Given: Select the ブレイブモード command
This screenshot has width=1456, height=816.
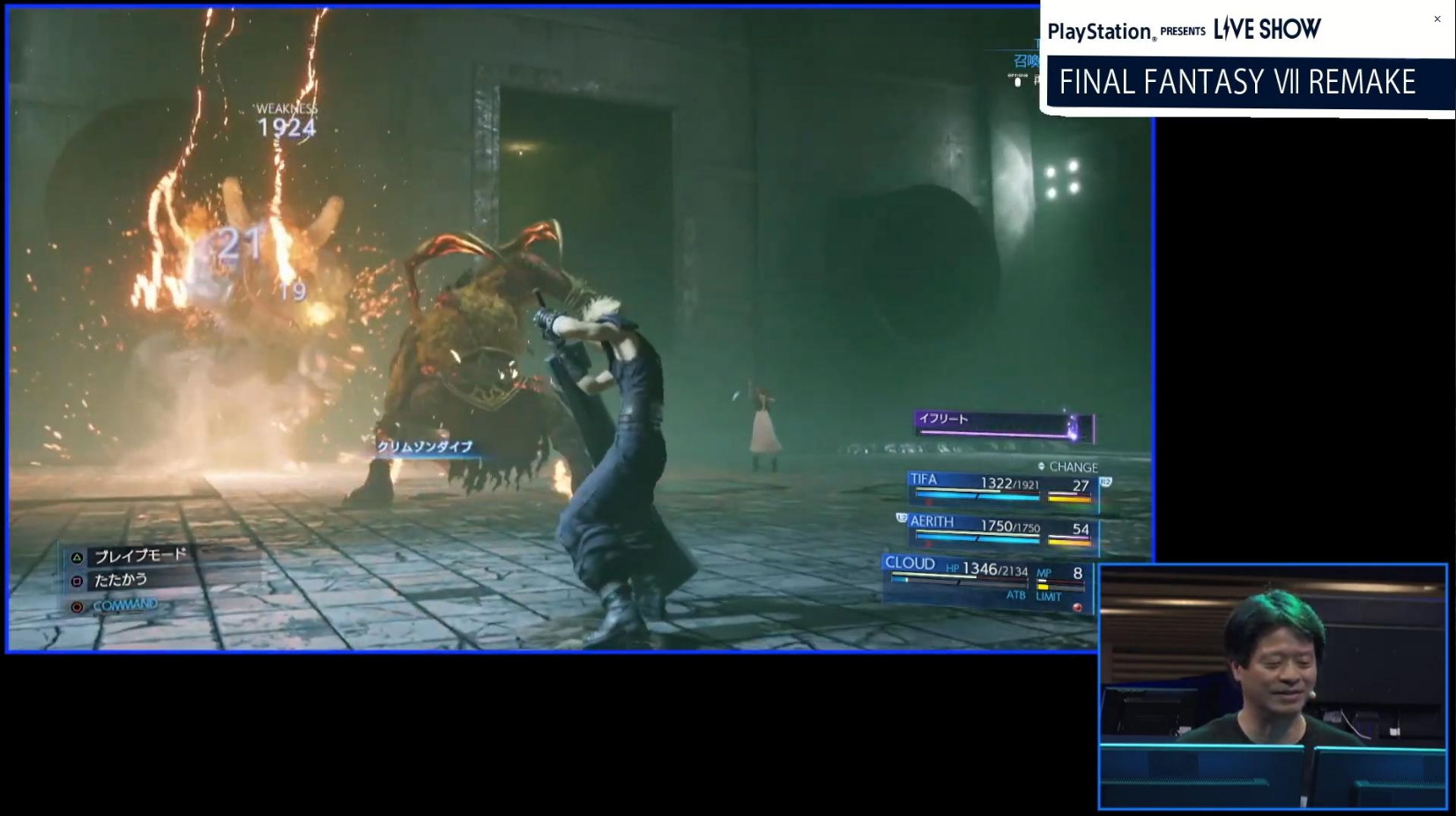Looking at the screenshot, I should coord(139,556).
